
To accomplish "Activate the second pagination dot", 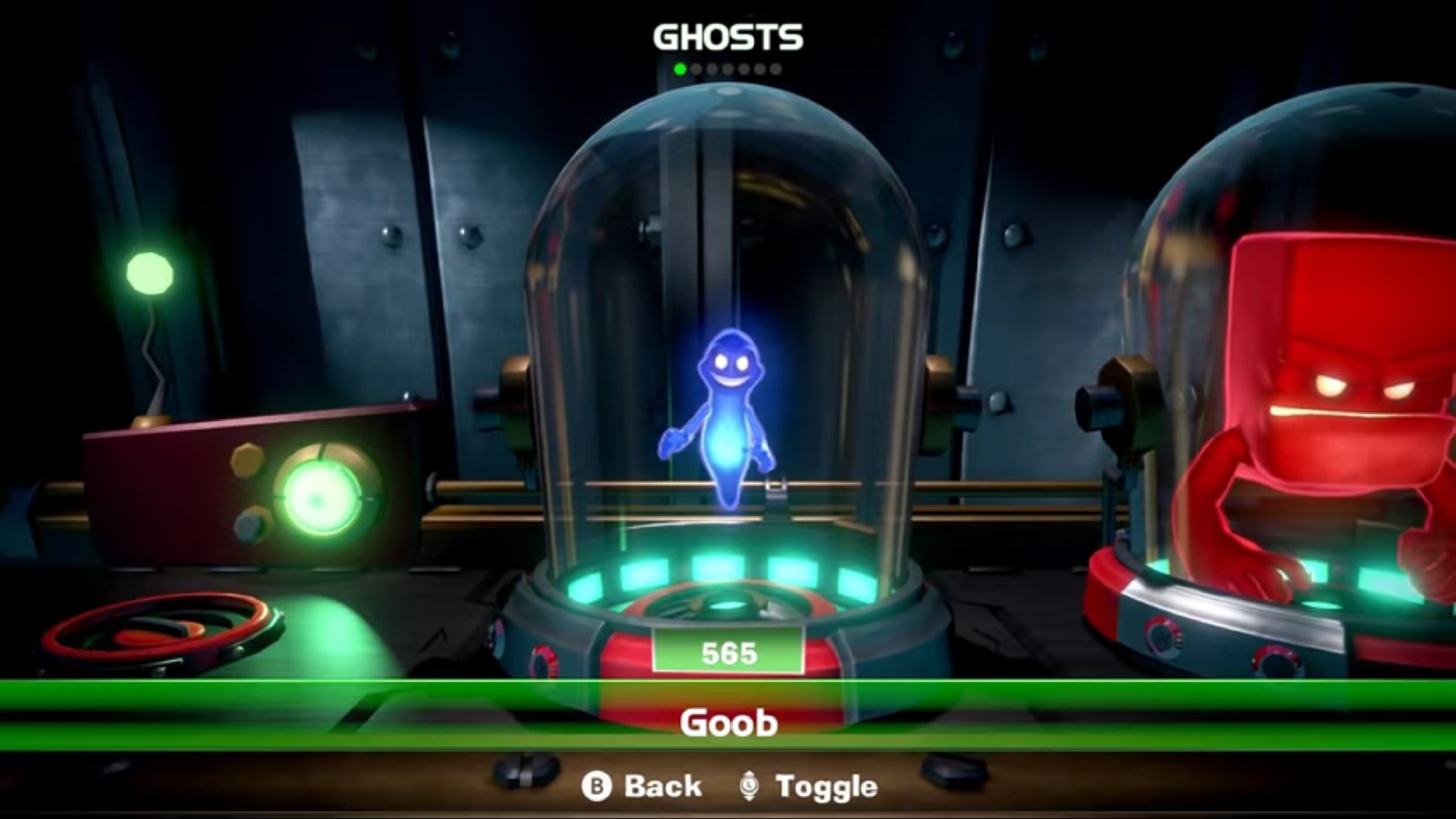I will 695,68.
